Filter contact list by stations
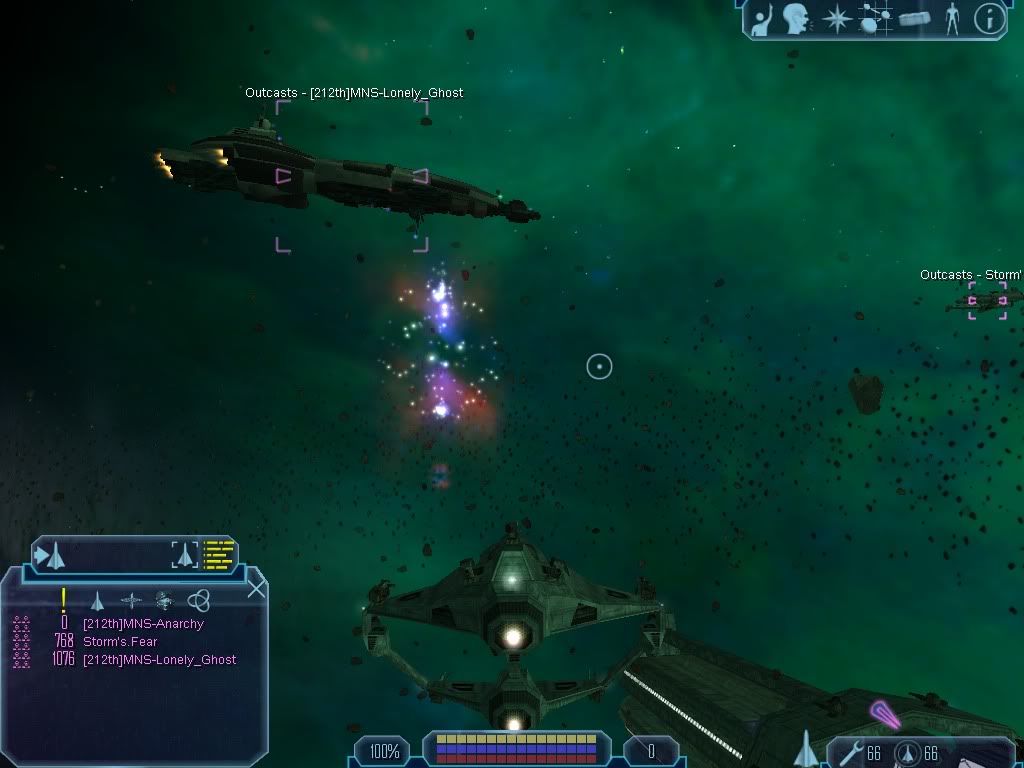 (131, 601)
